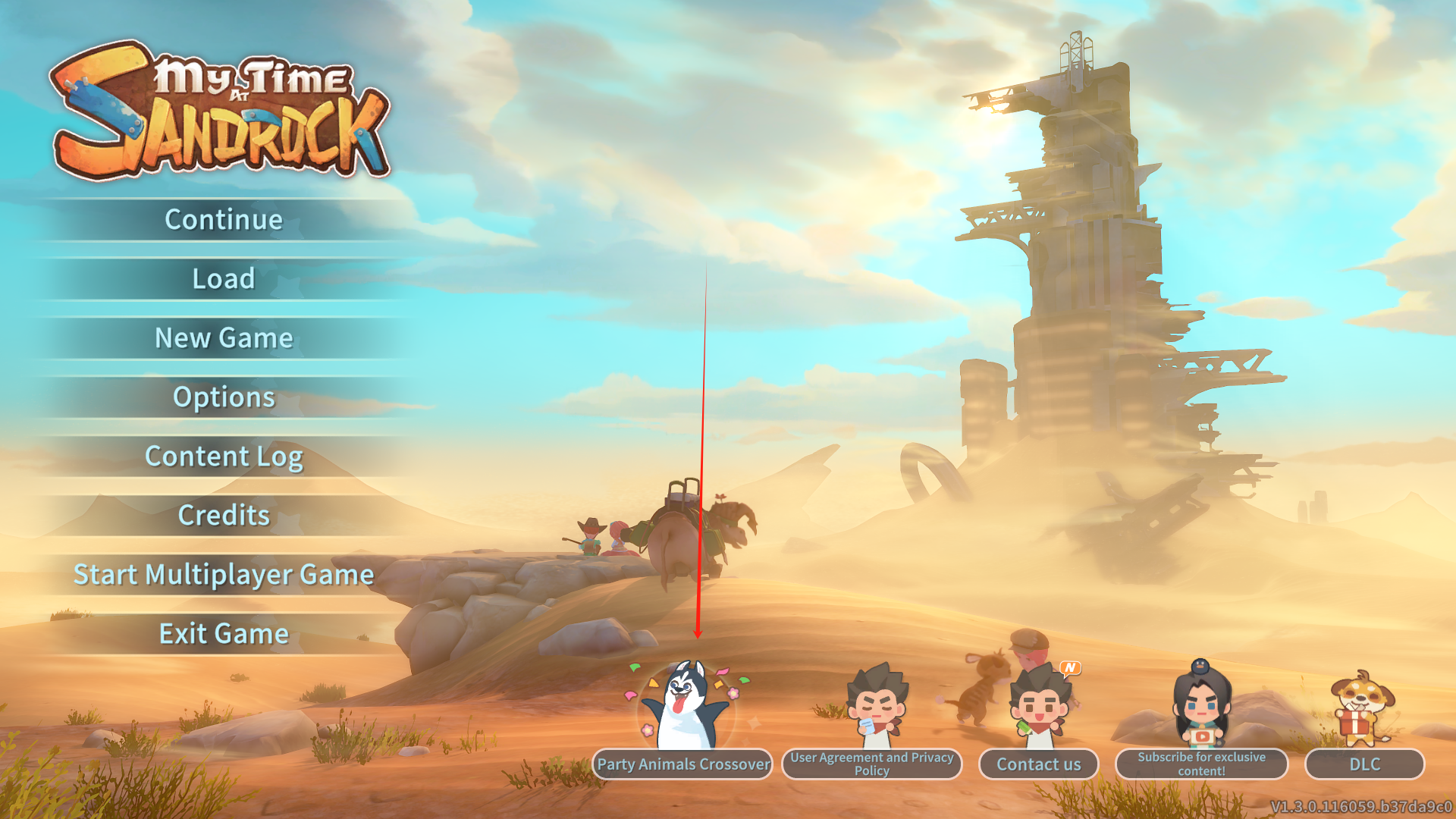View the Content Log
The height and width of the screenshot is (819, 1456).
coord(224,457)
